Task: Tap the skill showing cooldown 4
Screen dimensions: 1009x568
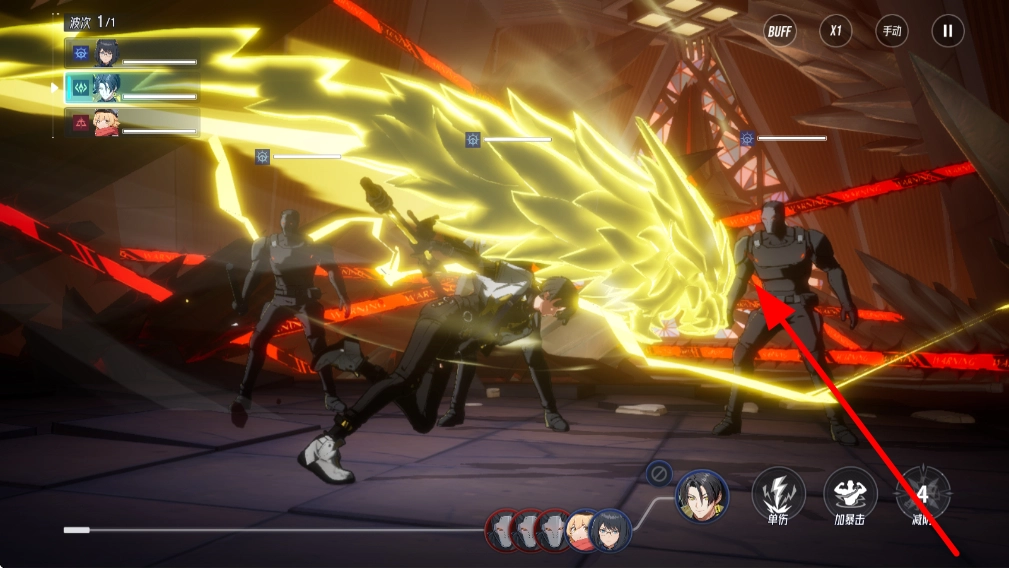Action: coord(922,492)
